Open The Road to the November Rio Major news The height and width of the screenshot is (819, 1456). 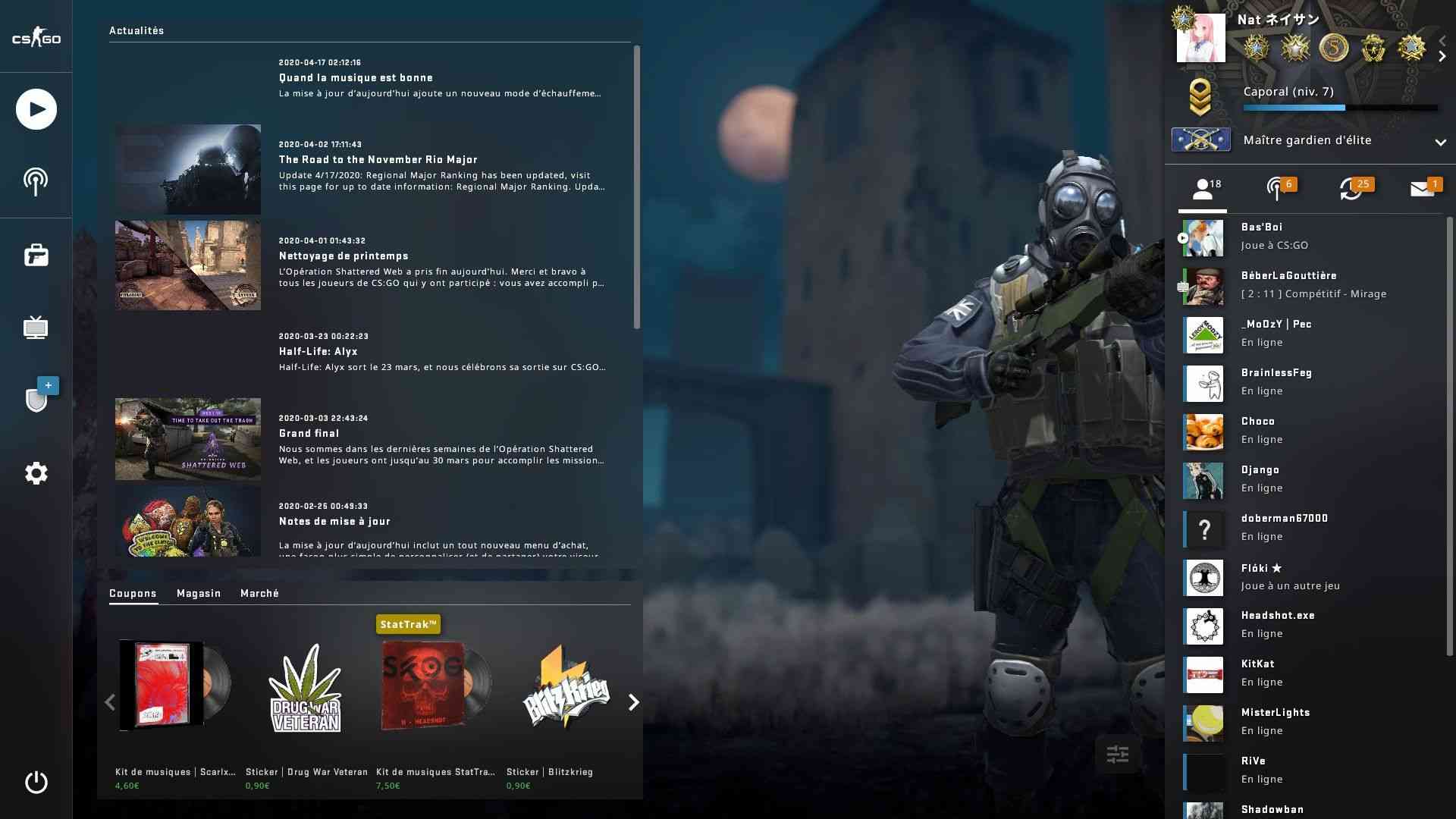click(378, 160)
